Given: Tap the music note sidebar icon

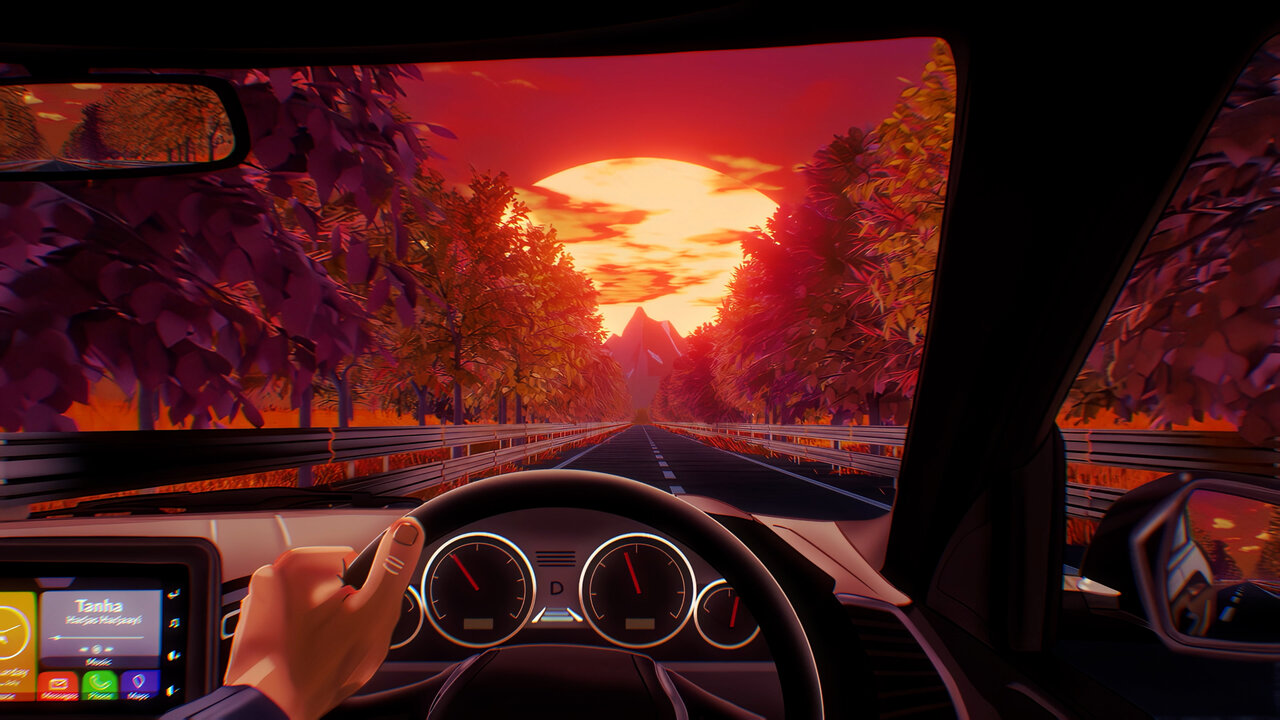Looking at the screenshot, I should [x=174, y=624].
